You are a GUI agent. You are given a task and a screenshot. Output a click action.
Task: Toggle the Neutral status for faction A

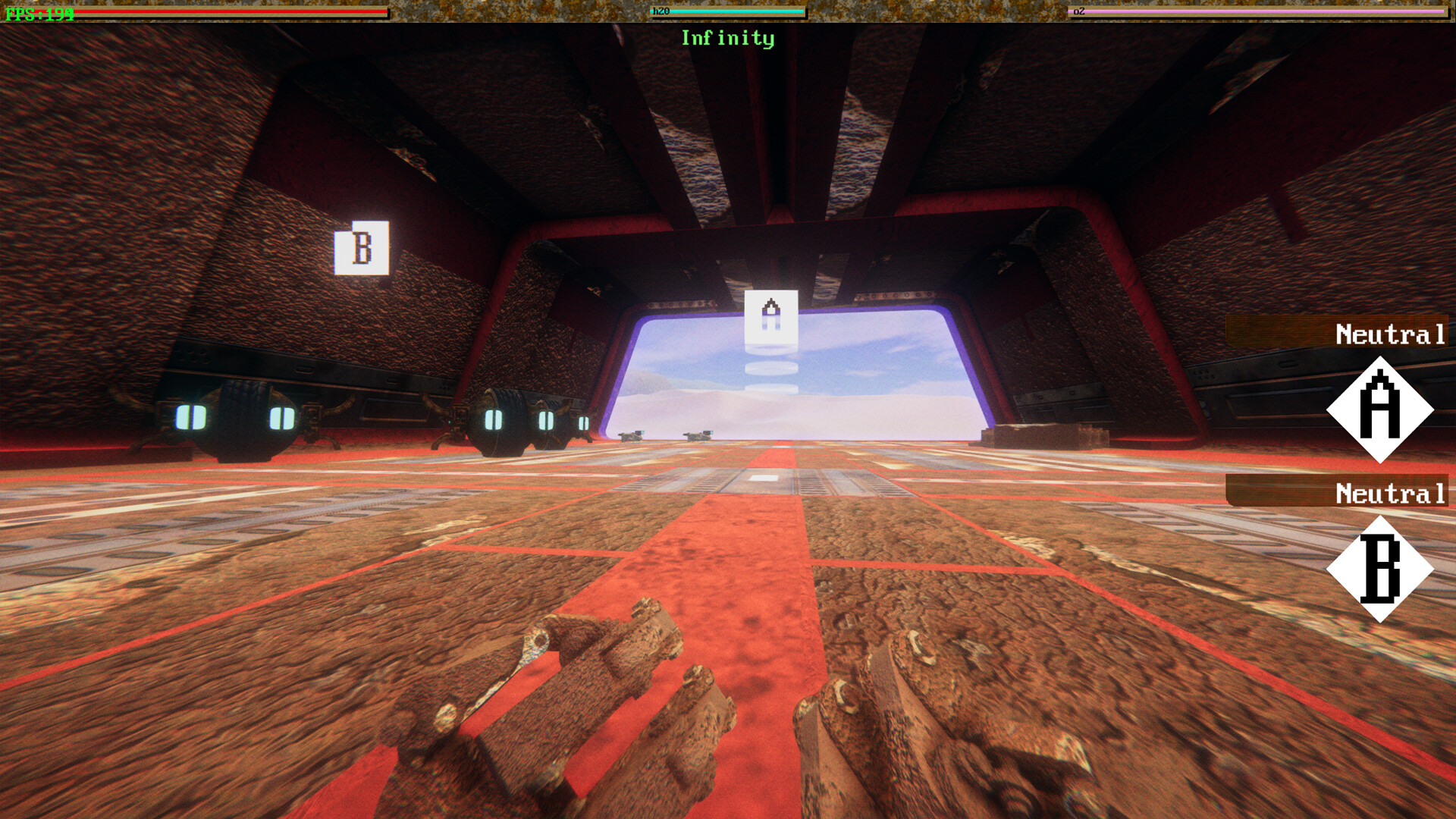pos(1391,333)
